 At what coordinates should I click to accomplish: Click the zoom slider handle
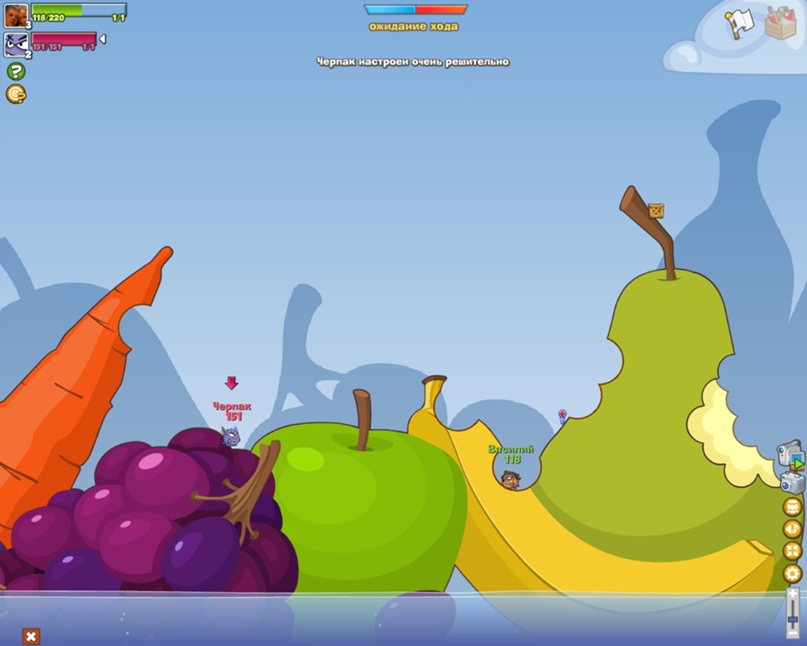(x=793, y=620)
